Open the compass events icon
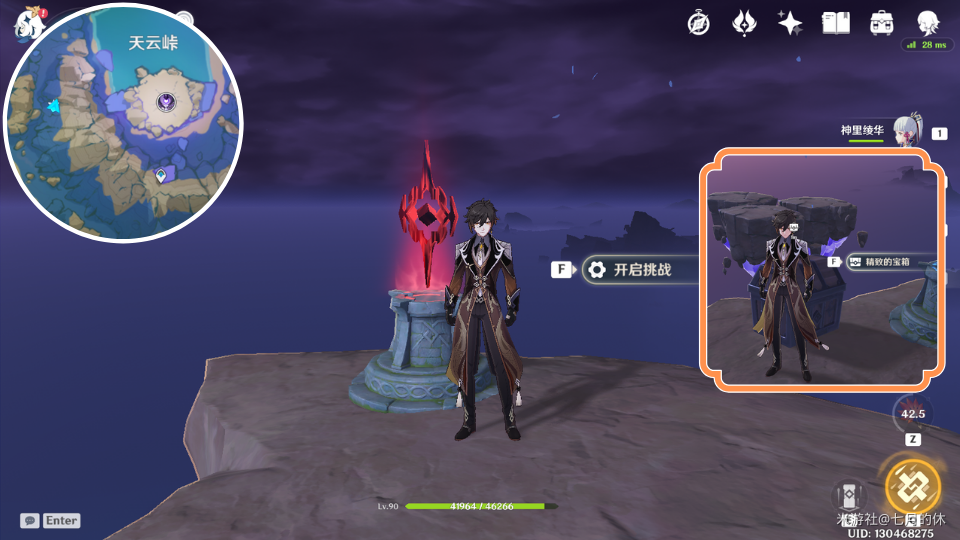The width and height of the screenshot is (960, 540). (698, 23)
